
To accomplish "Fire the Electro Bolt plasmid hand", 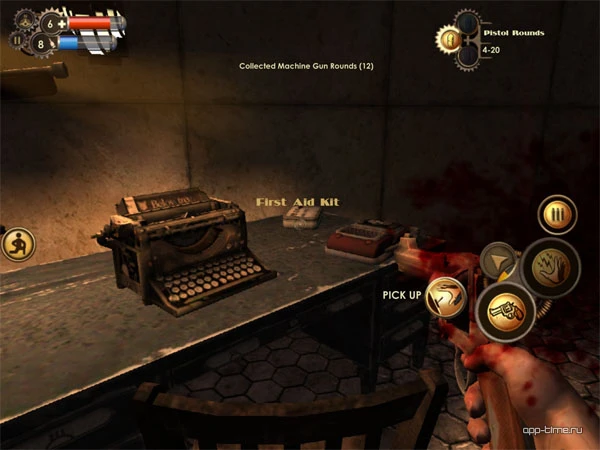I will click(x=549, y=268).
